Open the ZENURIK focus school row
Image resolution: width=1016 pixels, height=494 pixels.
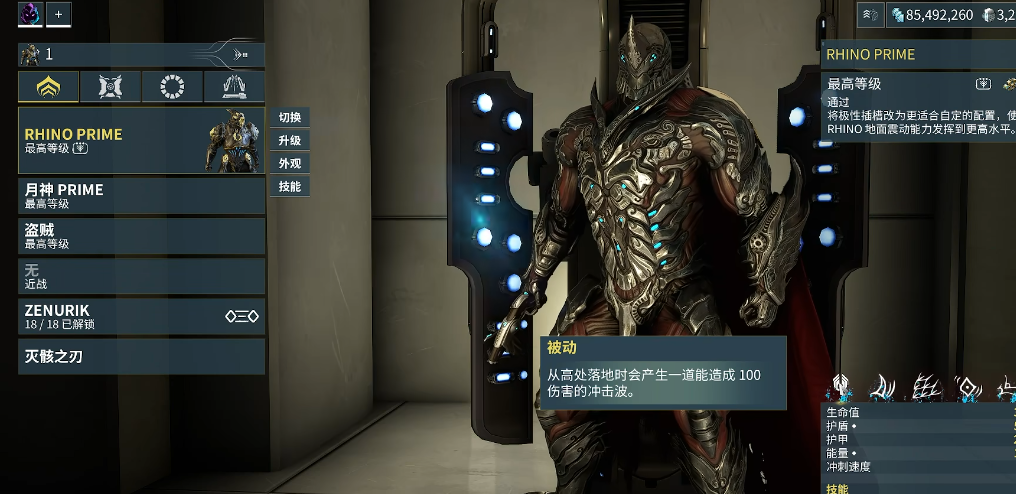click(x=141, y=316)
